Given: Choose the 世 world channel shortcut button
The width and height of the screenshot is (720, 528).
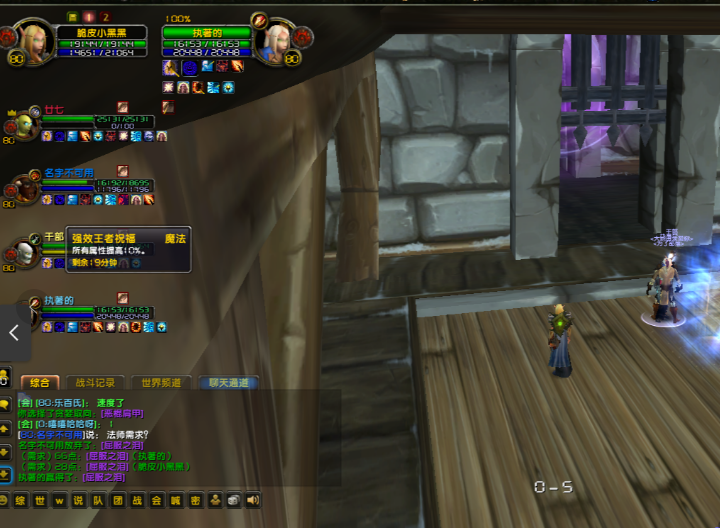Looking at the screenshot, I should click(x=40, y=500).
